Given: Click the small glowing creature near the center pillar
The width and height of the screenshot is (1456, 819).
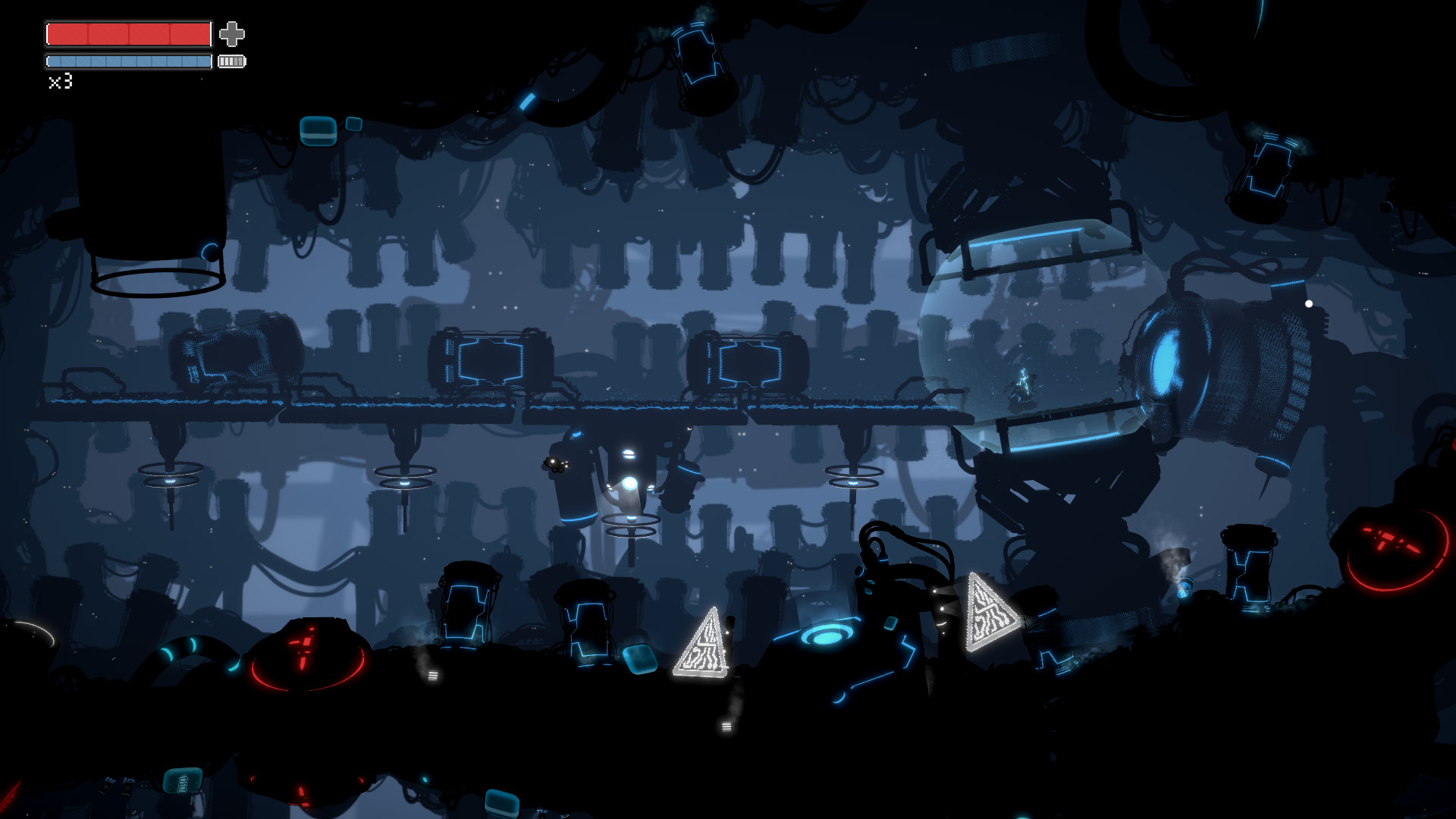Looking at the screenshot, I should 554,463.
